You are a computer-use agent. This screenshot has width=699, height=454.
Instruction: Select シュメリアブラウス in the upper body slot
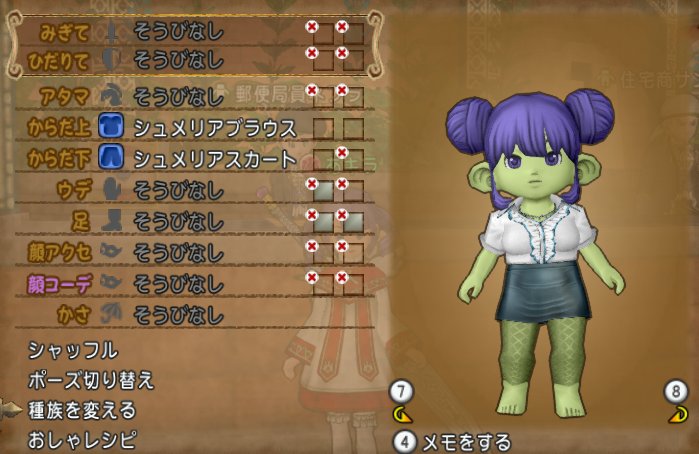click(215, 127)
